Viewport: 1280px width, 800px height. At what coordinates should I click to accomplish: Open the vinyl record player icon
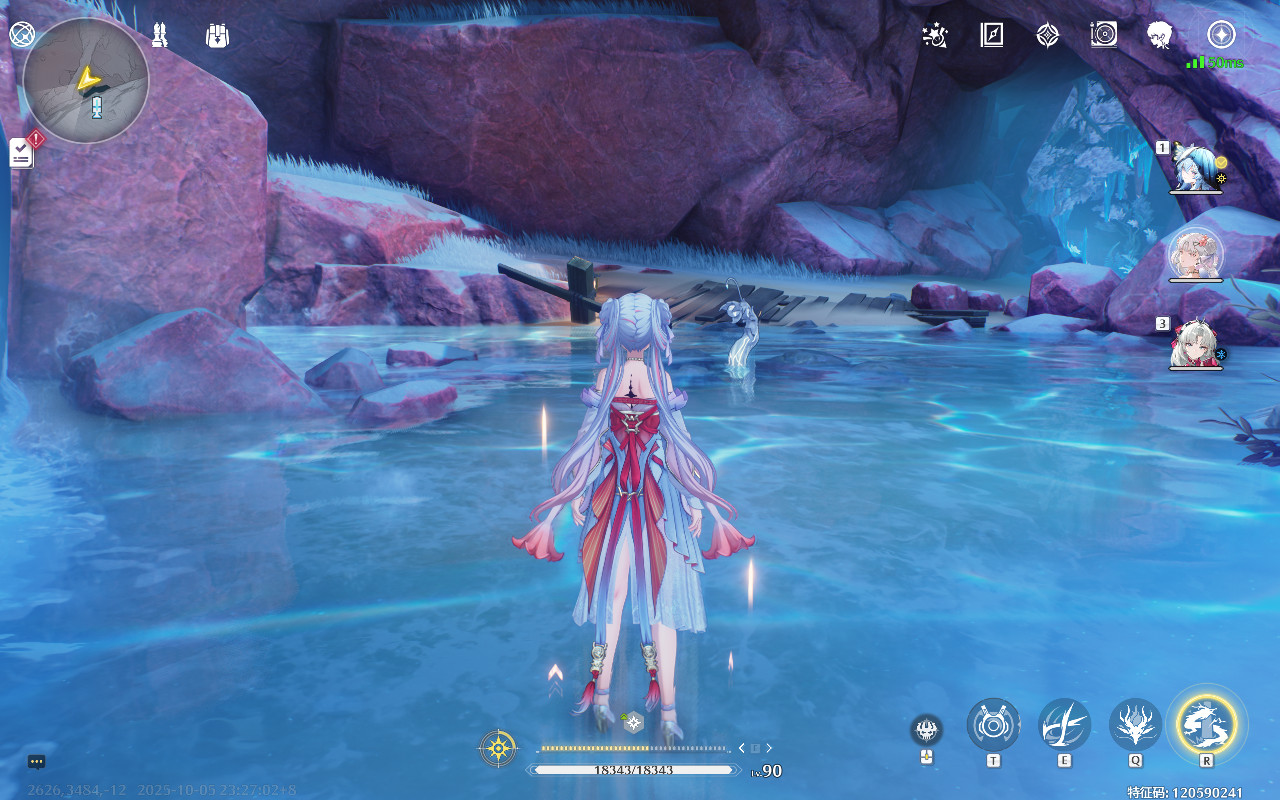[x=1103, y=36]
